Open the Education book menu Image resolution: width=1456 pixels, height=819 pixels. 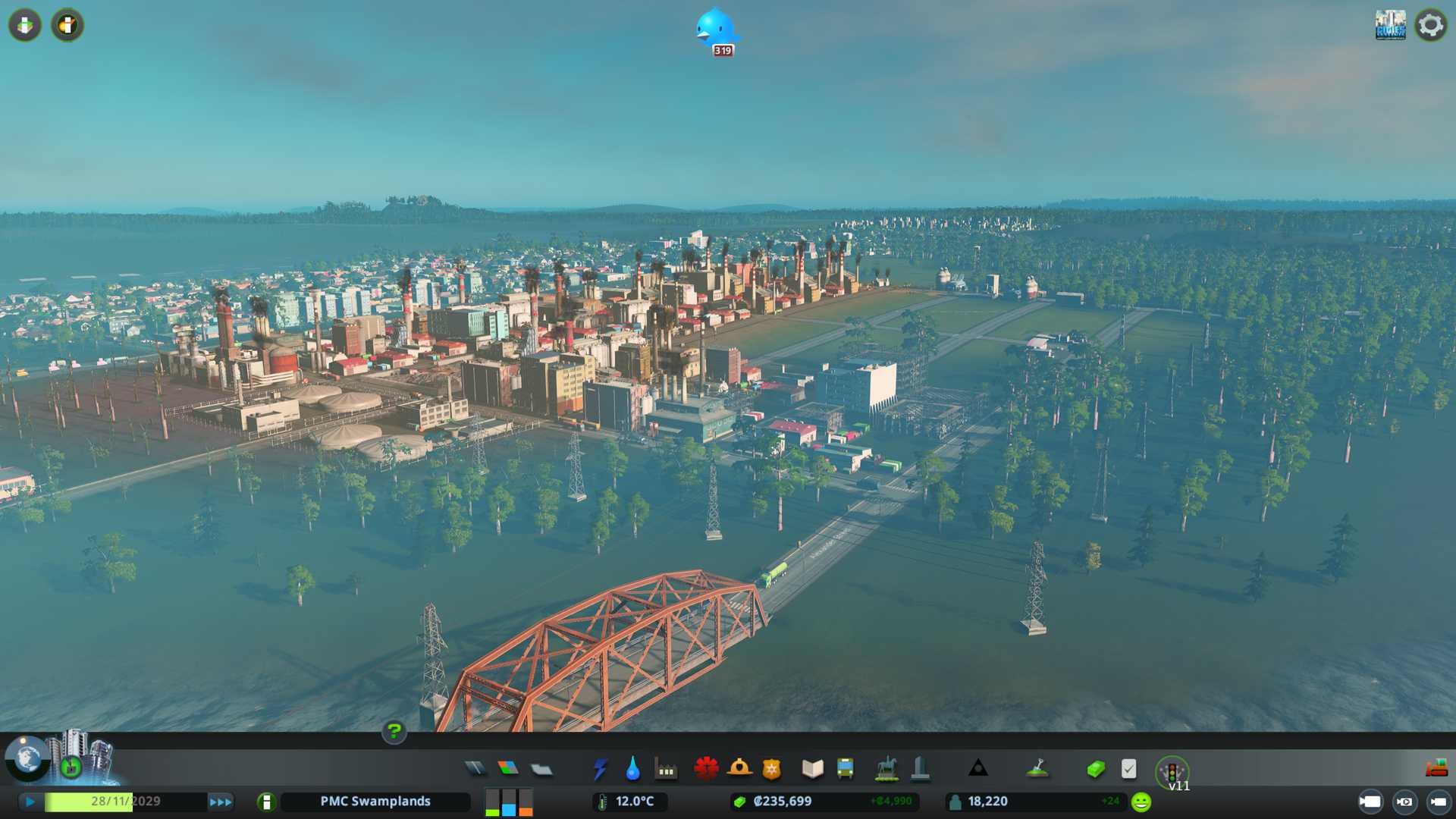point(812,769)
